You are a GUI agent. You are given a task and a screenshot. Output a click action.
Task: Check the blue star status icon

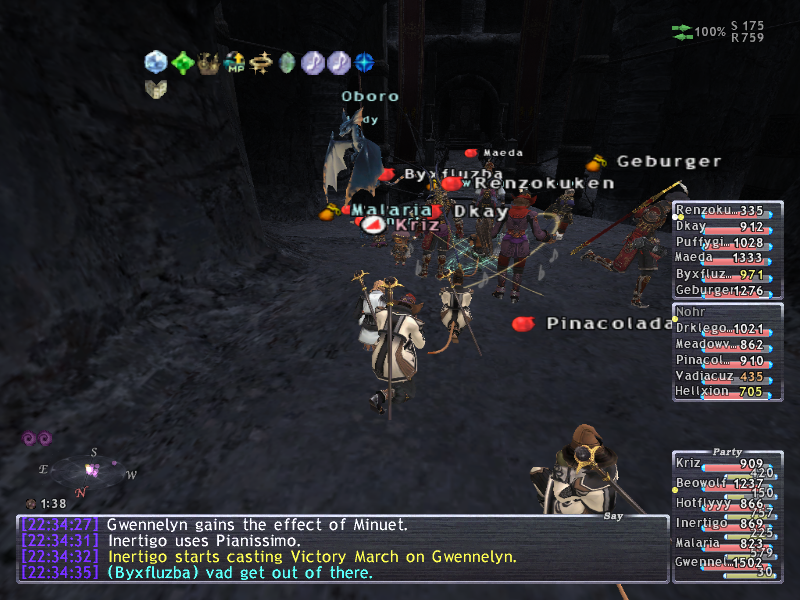pos(365,63)
